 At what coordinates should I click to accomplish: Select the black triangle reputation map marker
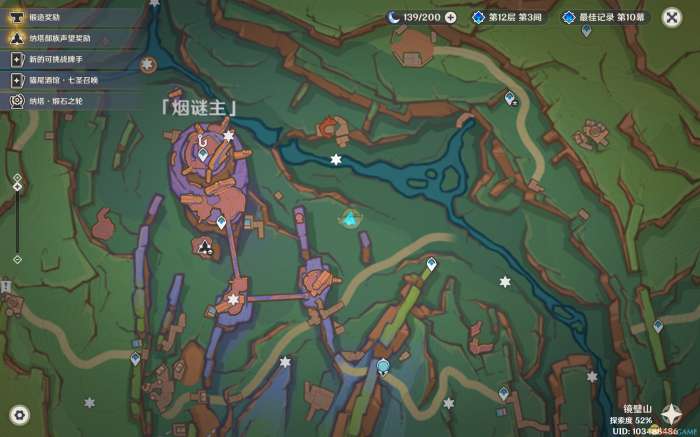(205, 246)
